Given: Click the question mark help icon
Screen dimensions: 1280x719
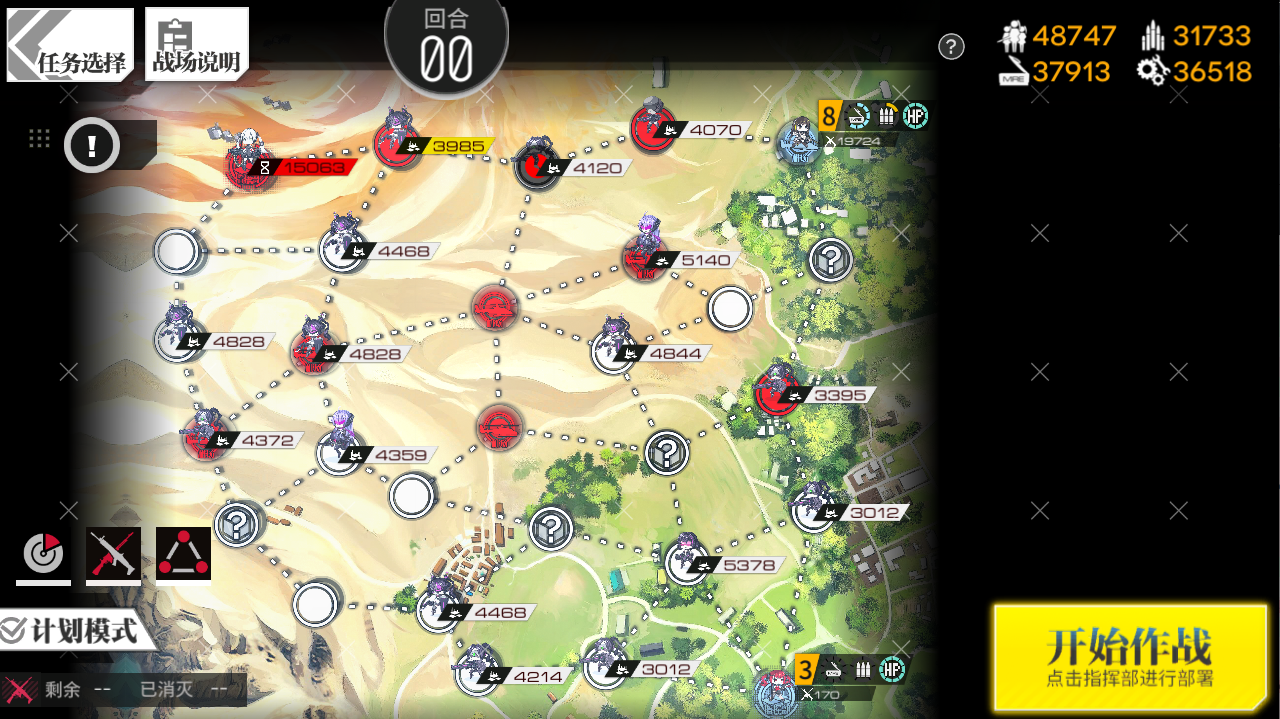Looking at the screenshot, I should click(x=951, y=47).
